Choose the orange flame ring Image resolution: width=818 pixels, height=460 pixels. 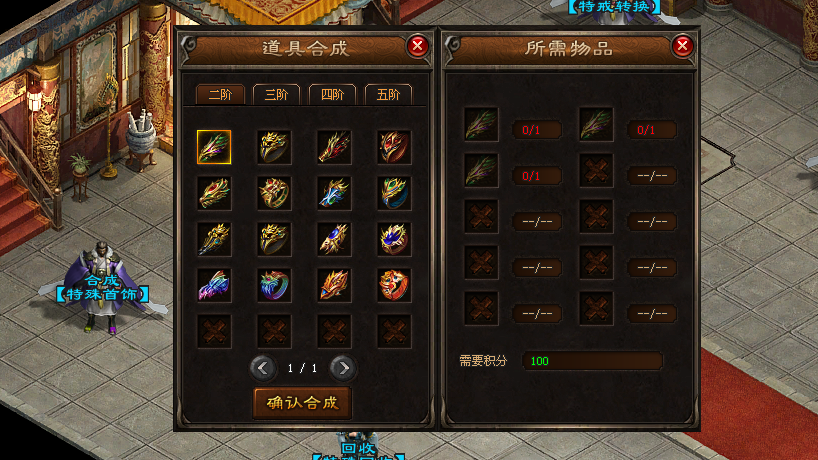click(x=394, y=285)
